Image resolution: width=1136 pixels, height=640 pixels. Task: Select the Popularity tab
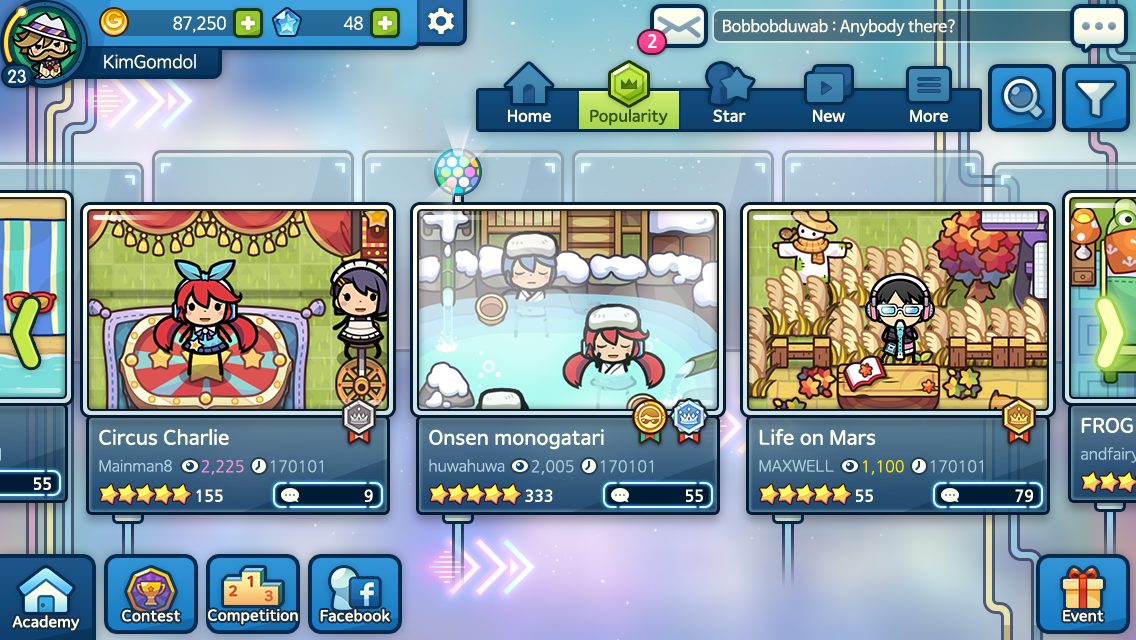coord(628,97)
